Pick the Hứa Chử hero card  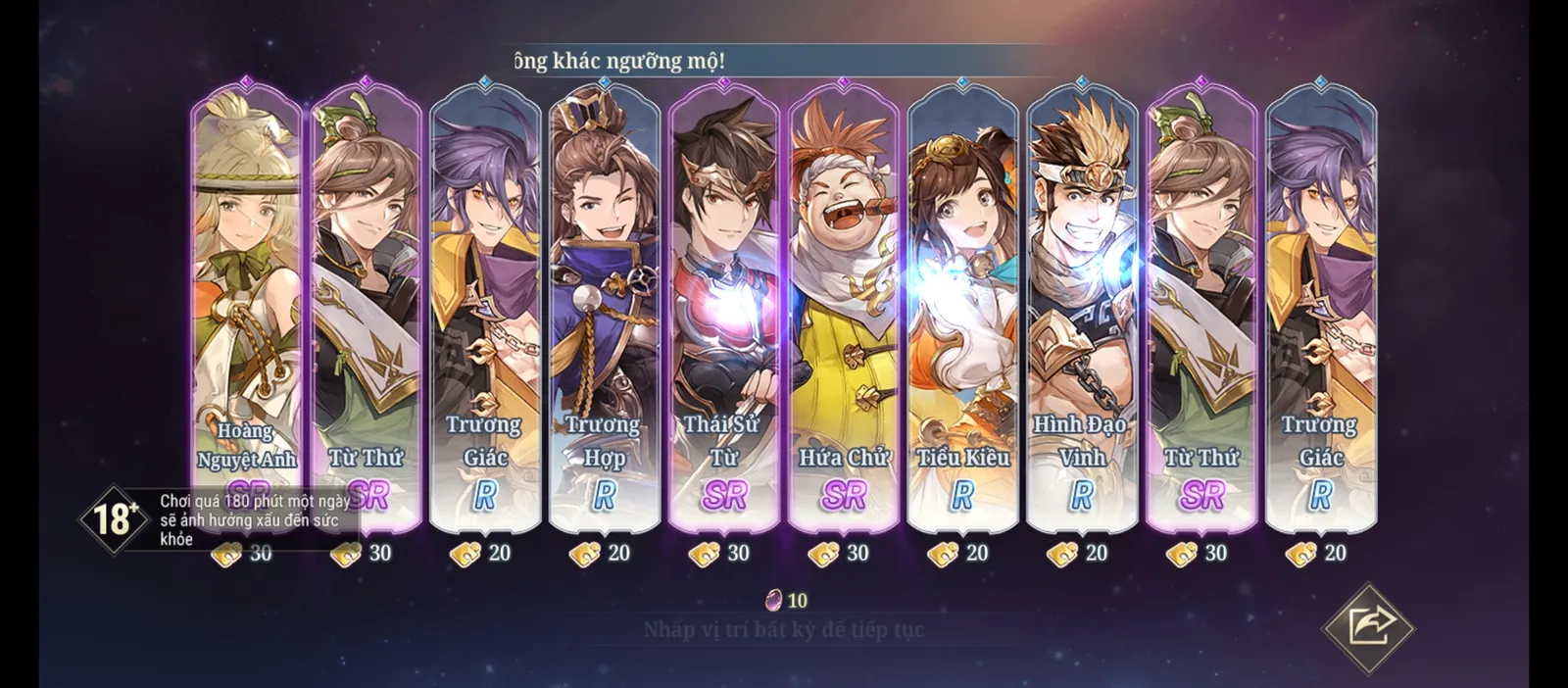pos(843,304)
